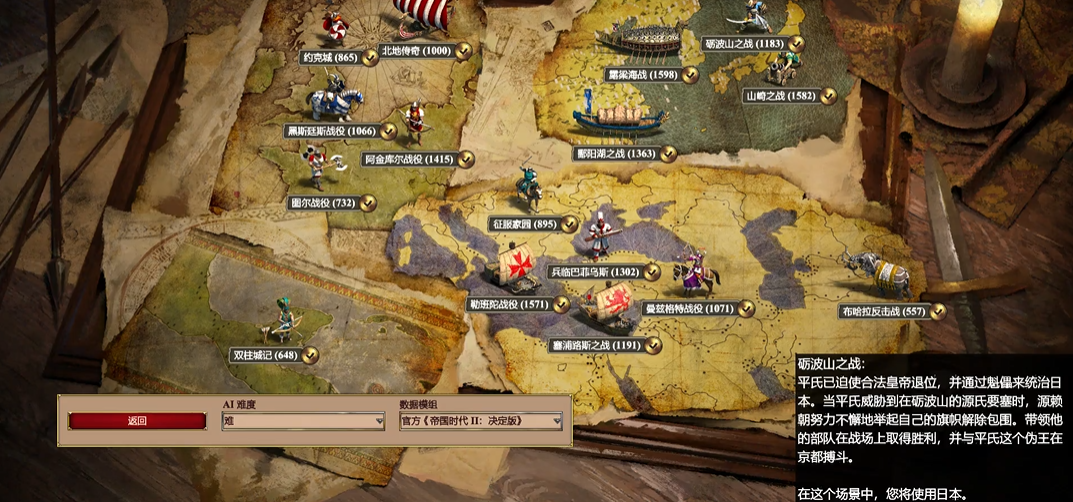
Task: Select the 约克城 (865) battle
Action: pyautogui.click(x=330, y=58)
